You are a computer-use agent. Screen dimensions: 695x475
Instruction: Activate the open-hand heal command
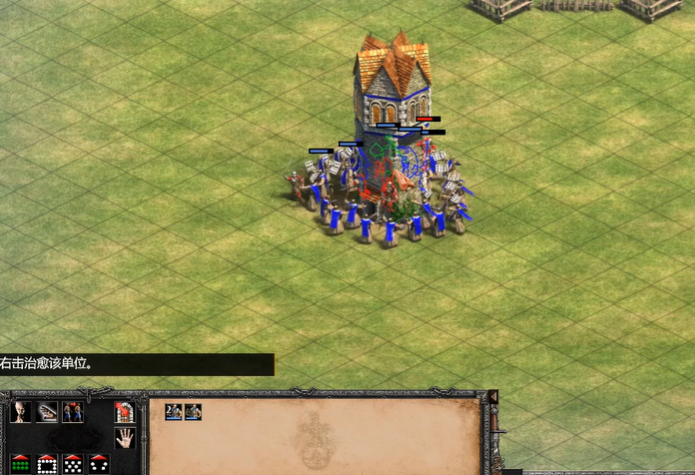coord(47,411)
